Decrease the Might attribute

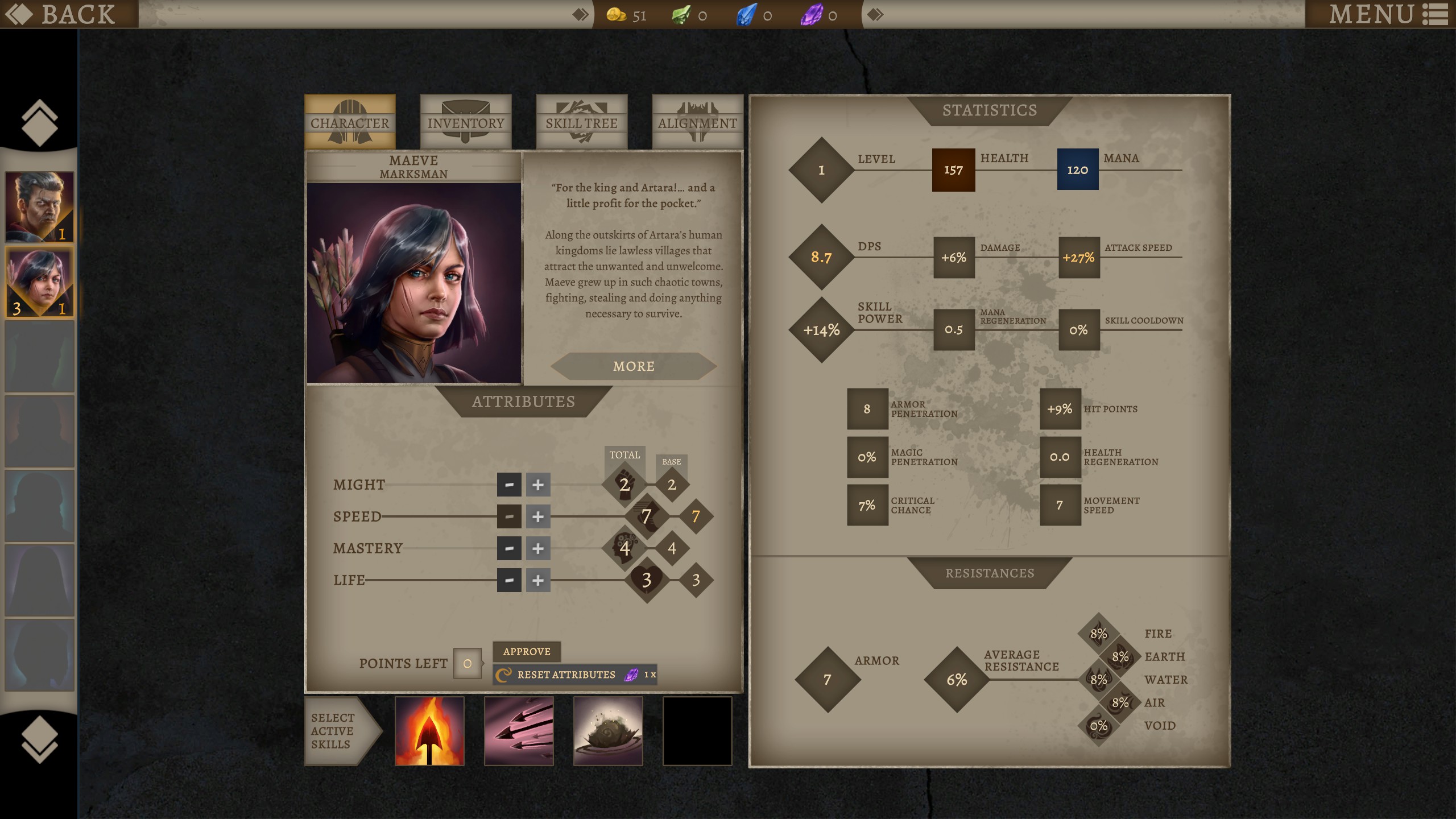point(509,485)
